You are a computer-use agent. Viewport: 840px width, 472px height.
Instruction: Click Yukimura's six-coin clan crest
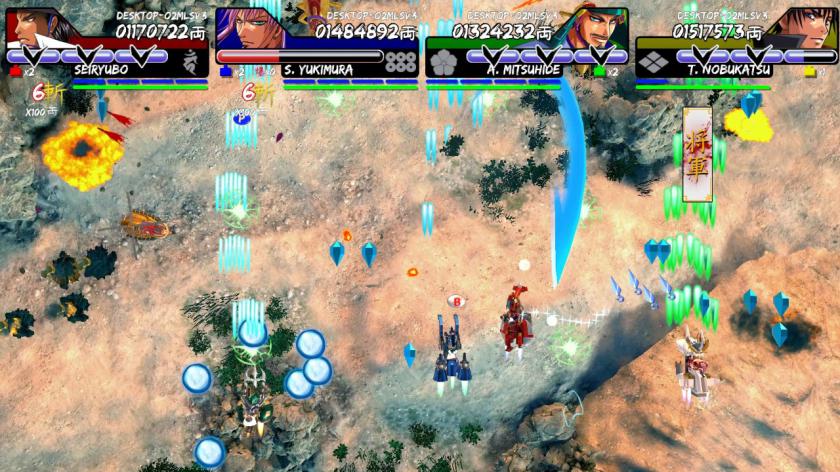pyautogui.click(x=400, y=62)
